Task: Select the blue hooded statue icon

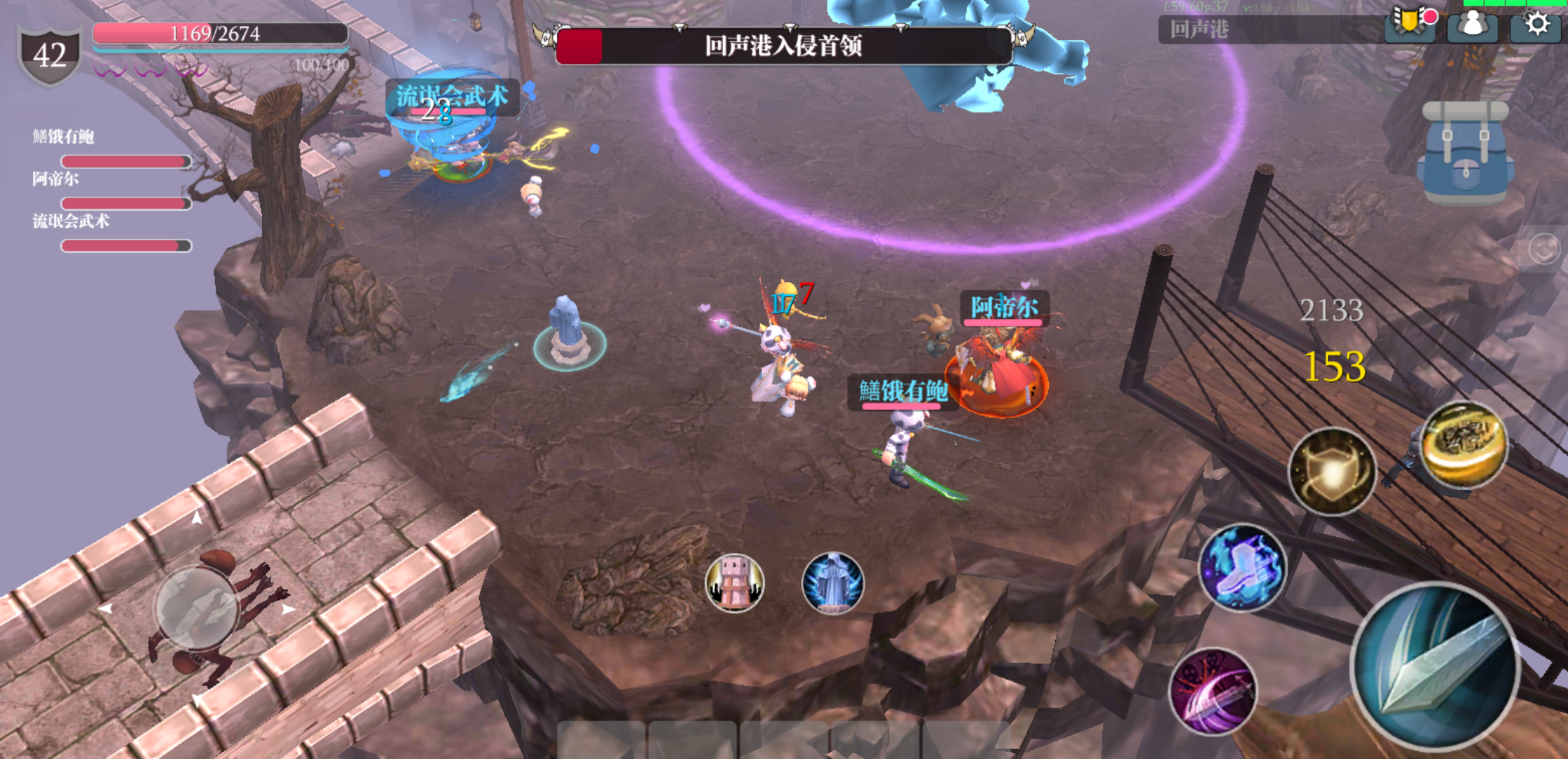Action: [832, 582]
